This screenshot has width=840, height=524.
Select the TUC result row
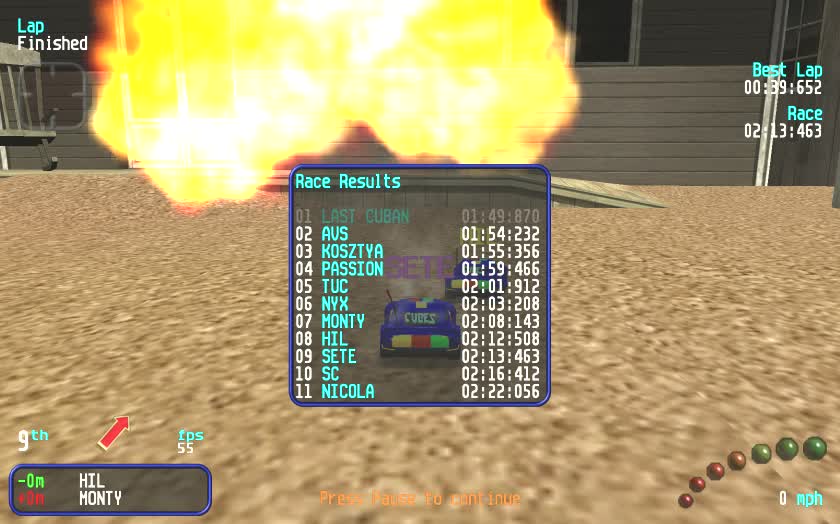pyautogui.click(x=418, y=286)
